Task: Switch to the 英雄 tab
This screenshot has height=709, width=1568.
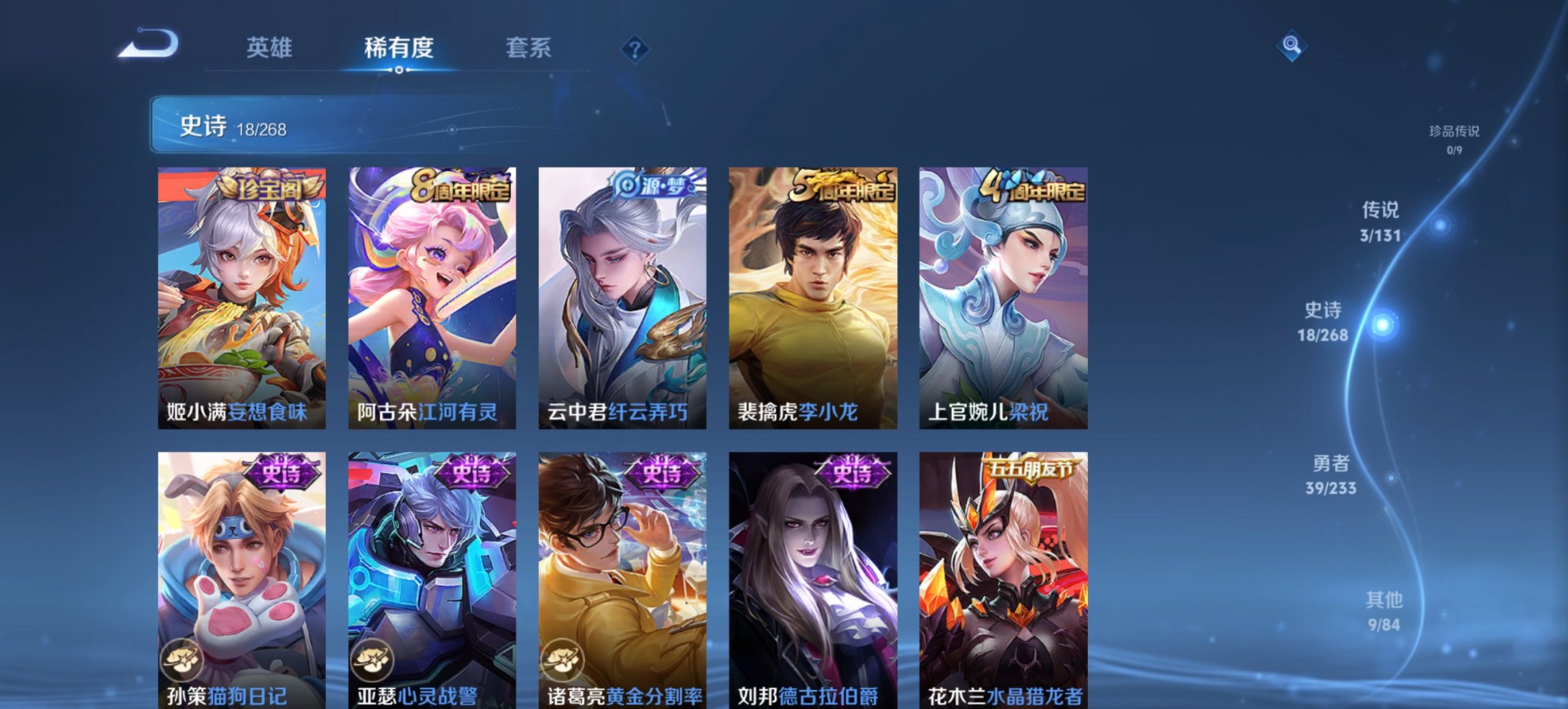Action: (271, 48)
